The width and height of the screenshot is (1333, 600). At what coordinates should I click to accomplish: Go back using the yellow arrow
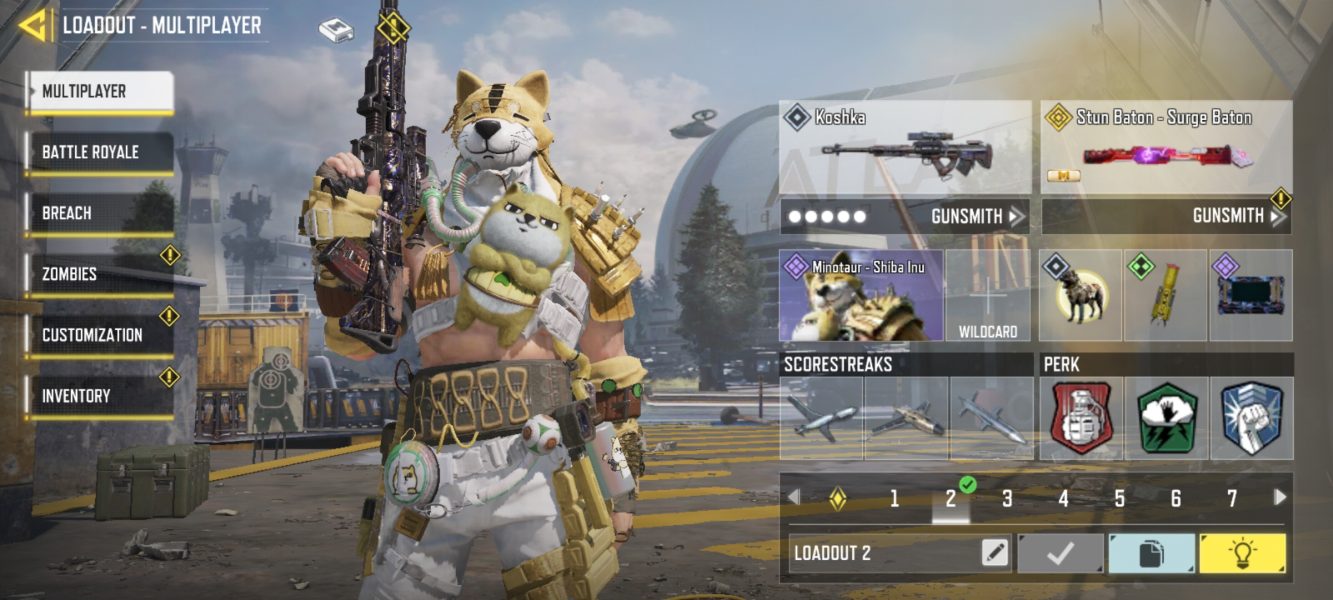click(33, 25)
